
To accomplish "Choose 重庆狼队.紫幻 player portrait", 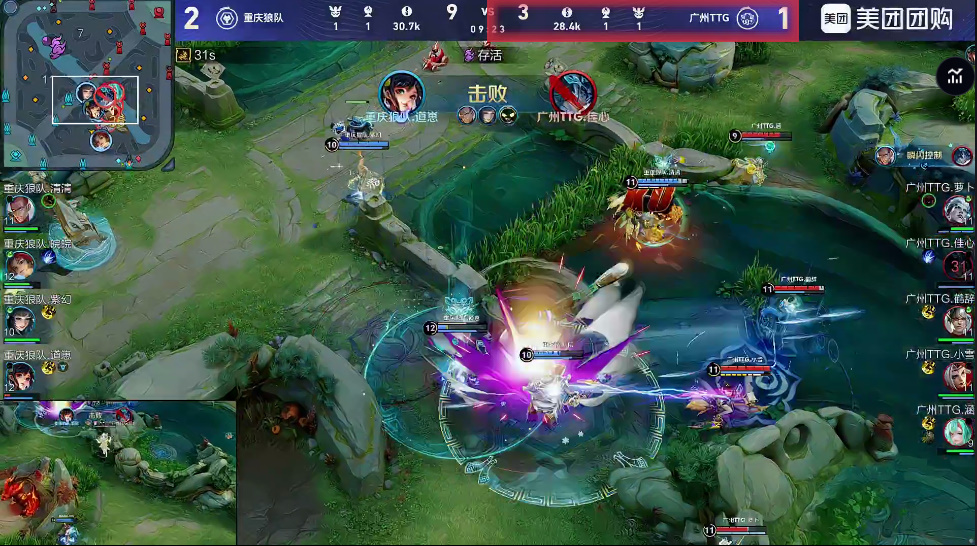I will click(x=22, y=320).
